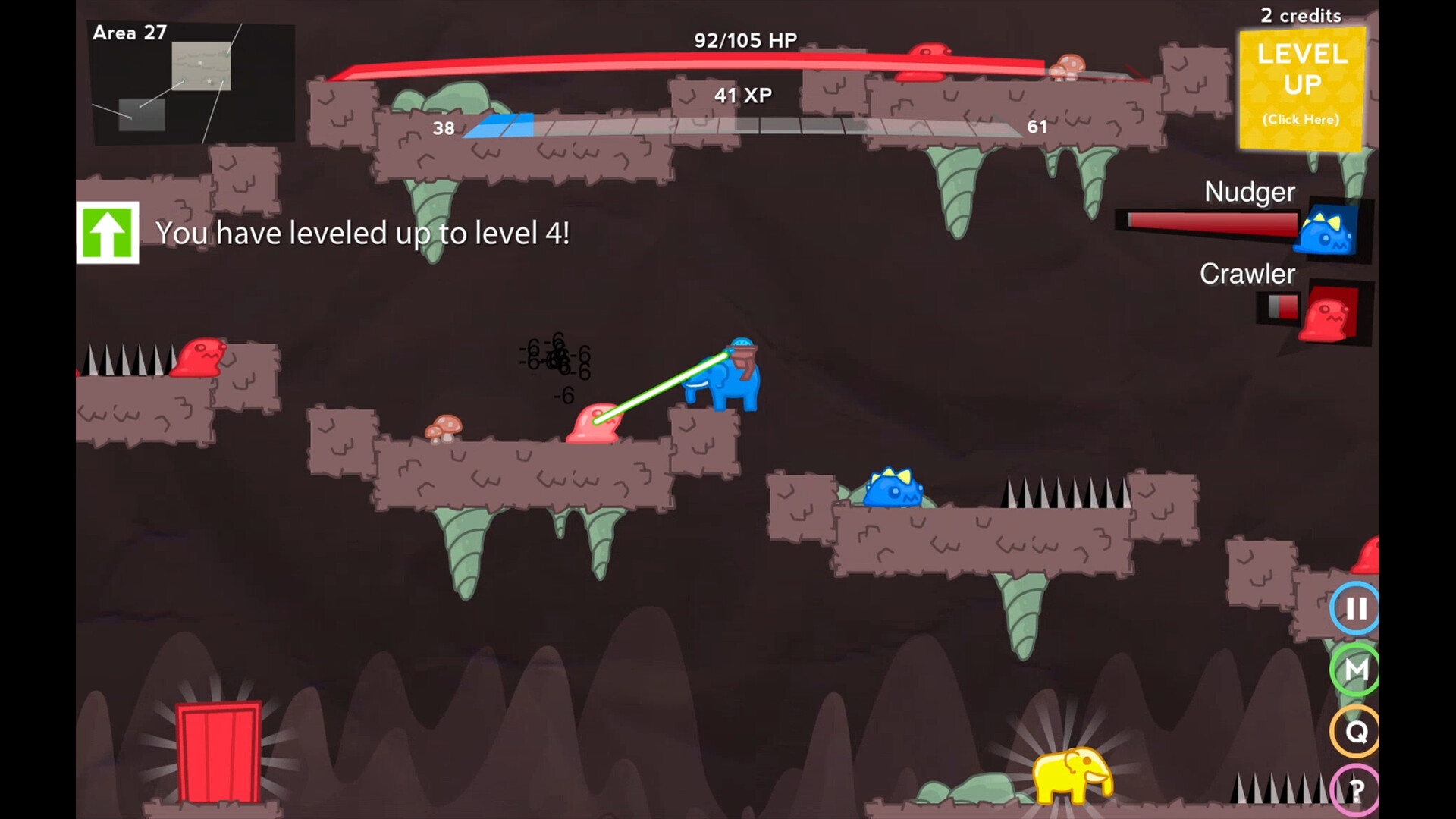1456x819 pixels.
Task: Open the map with the M icon
Action: (1356, 670)
